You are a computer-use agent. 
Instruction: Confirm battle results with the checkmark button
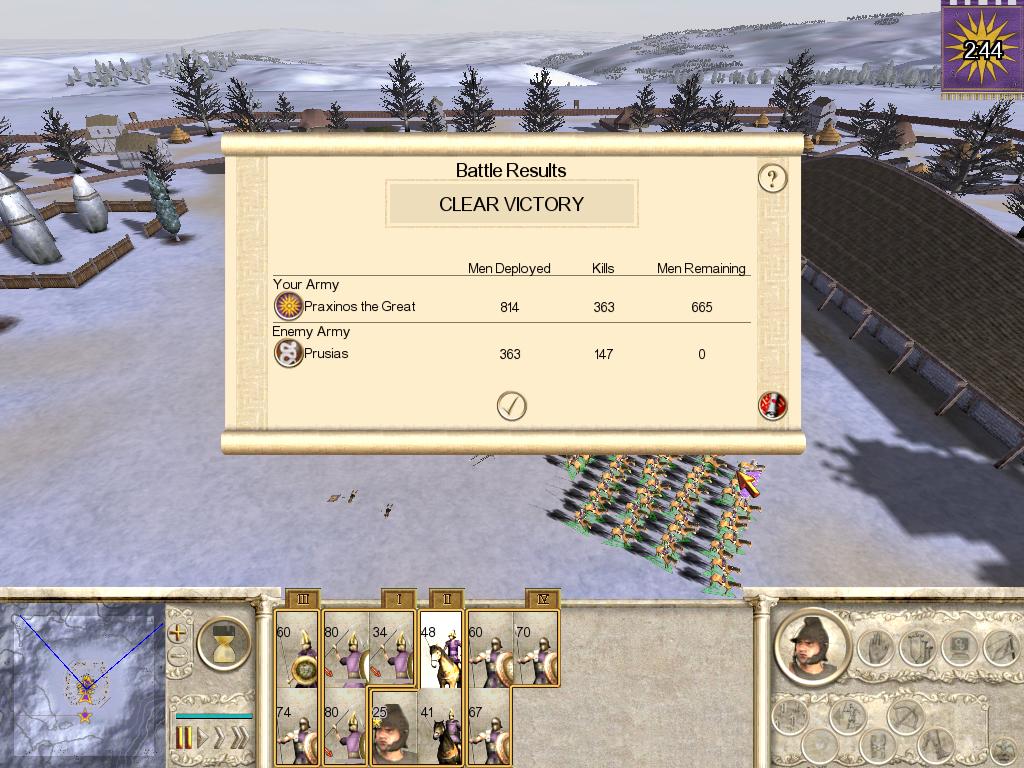pos(512,405)
